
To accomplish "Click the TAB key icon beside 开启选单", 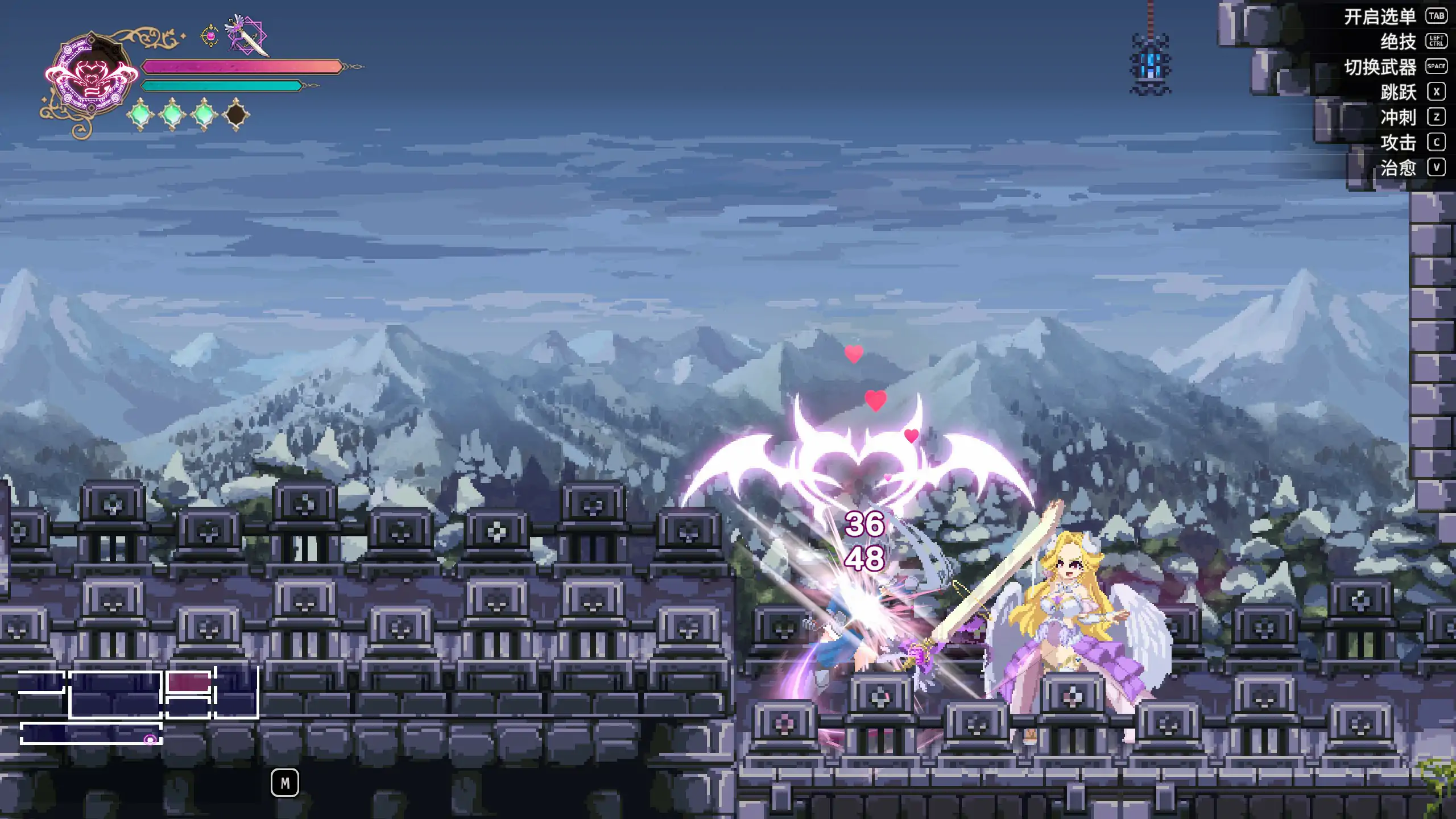I will pyautogui.click(x=1437, y=17).
